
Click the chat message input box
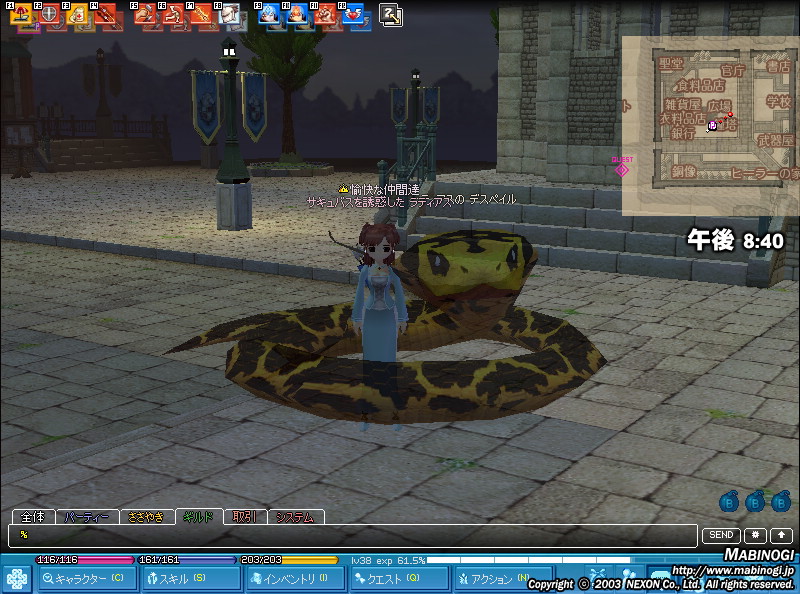pyautogui.click(x=350, y=536)
